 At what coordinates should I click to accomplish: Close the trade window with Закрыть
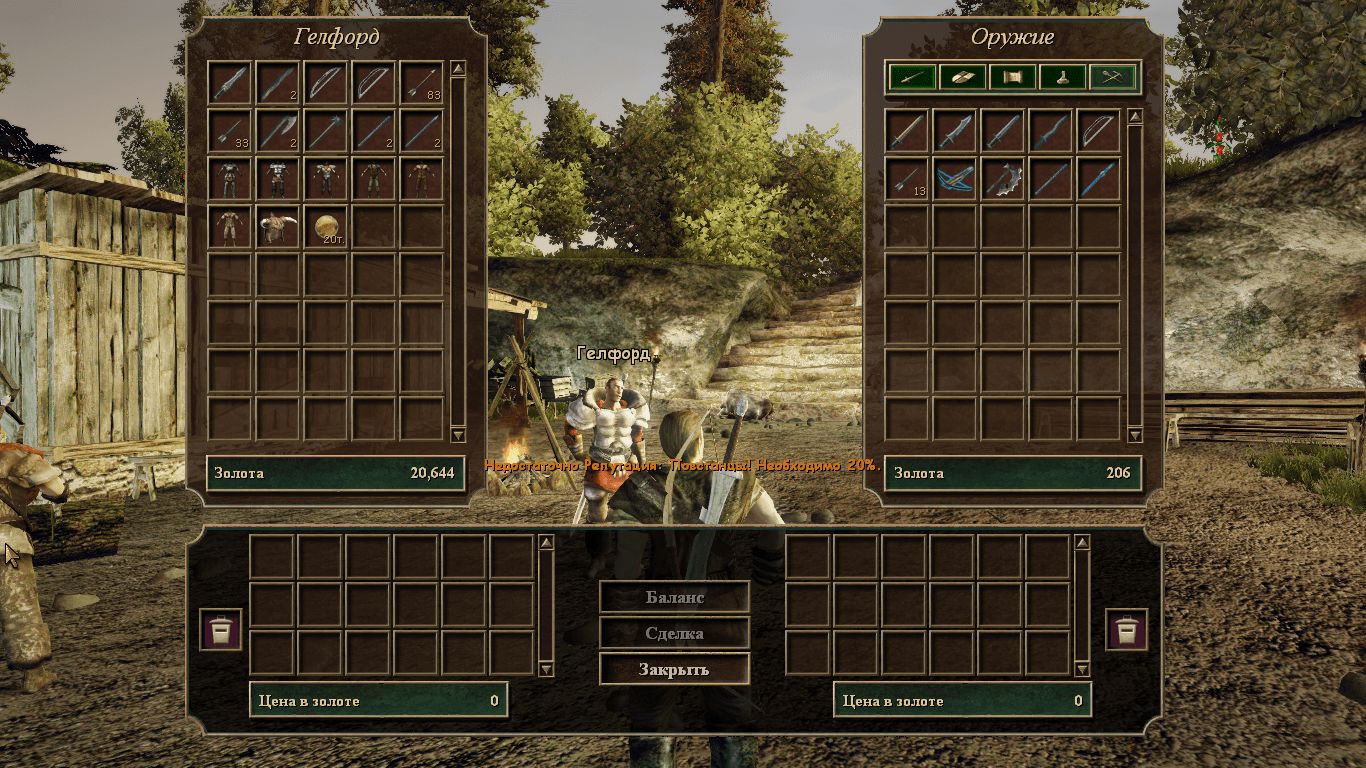coord(674,669)
